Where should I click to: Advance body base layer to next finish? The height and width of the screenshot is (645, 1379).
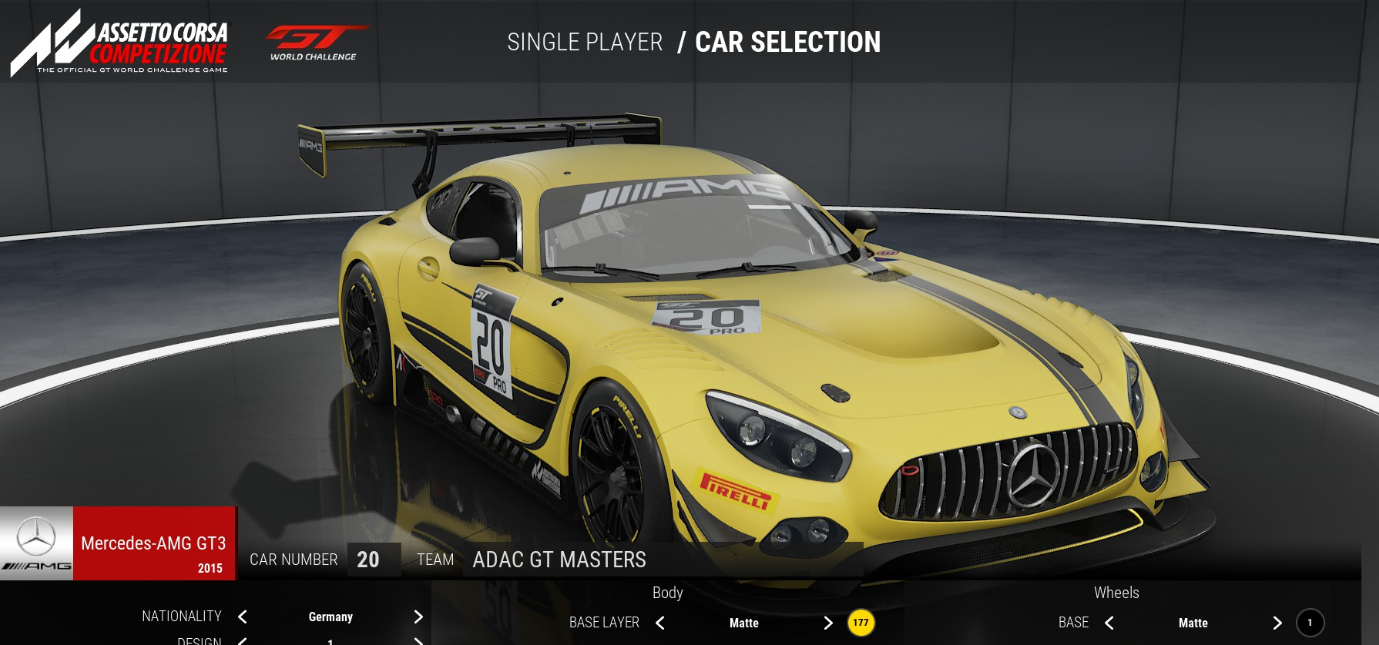(x=828, y=623)
